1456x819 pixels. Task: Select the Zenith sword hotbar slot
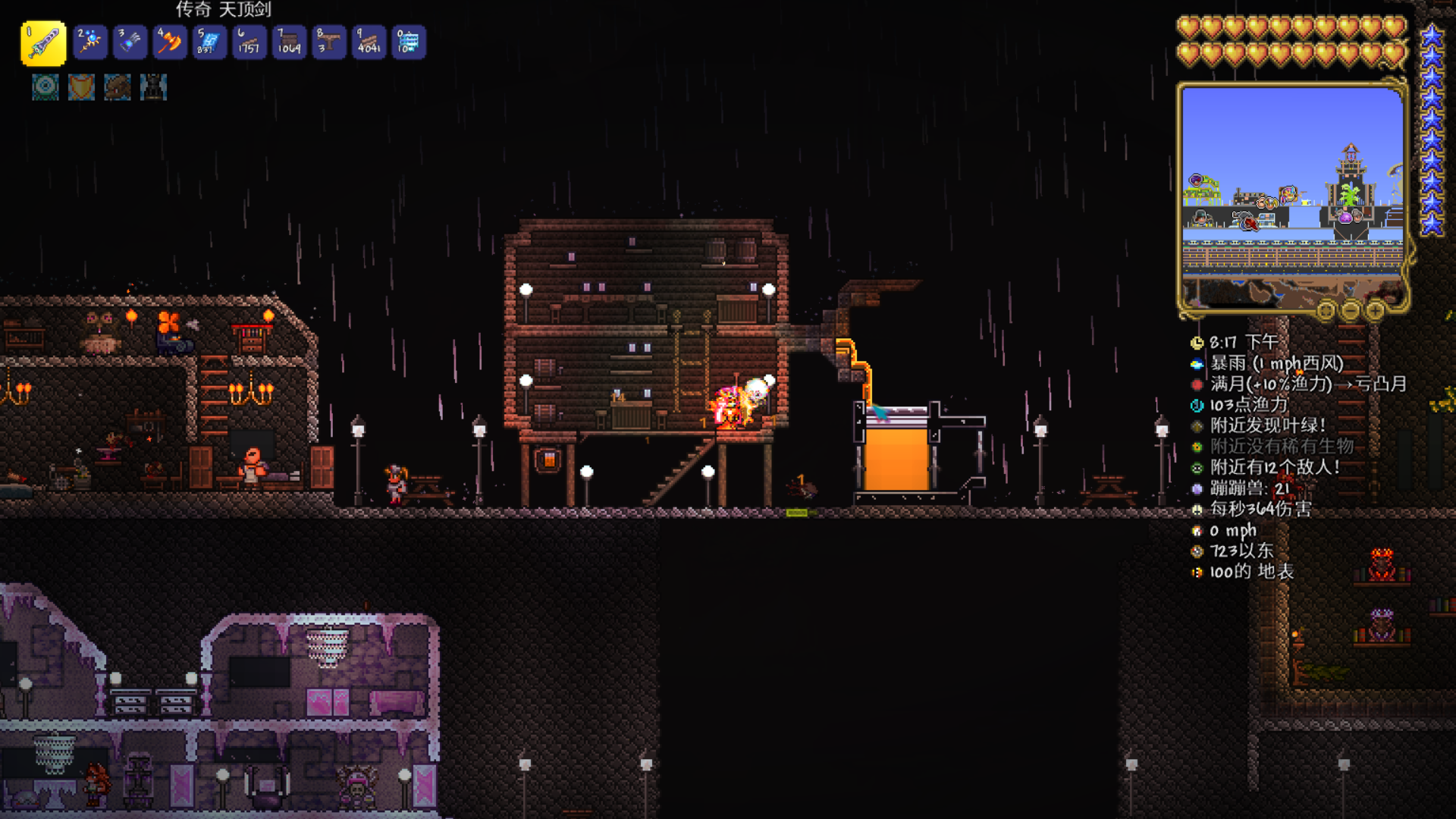(43, 42)
